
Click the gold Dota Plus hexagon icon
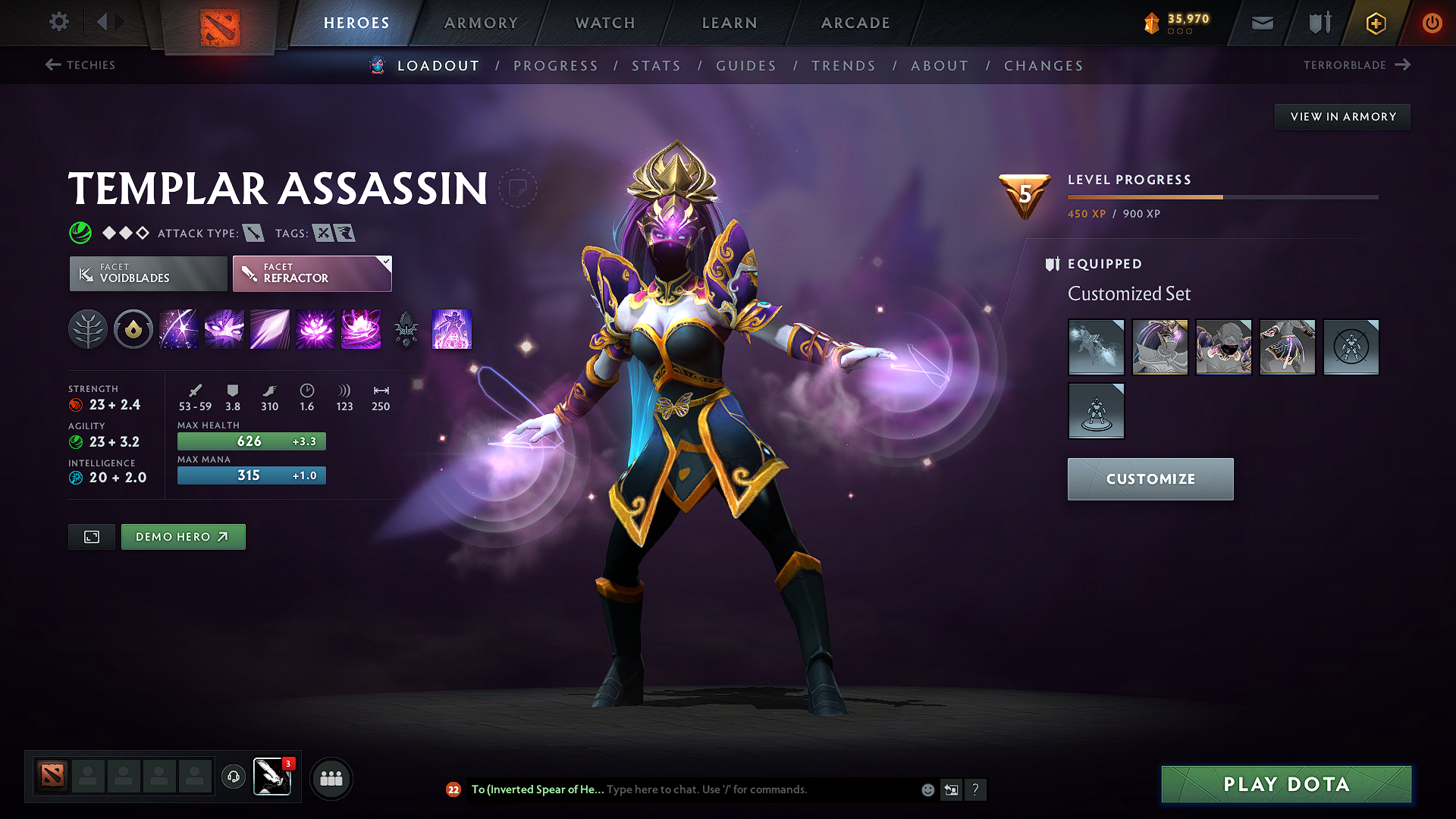pyautogui.click(x=1375, y=23)
